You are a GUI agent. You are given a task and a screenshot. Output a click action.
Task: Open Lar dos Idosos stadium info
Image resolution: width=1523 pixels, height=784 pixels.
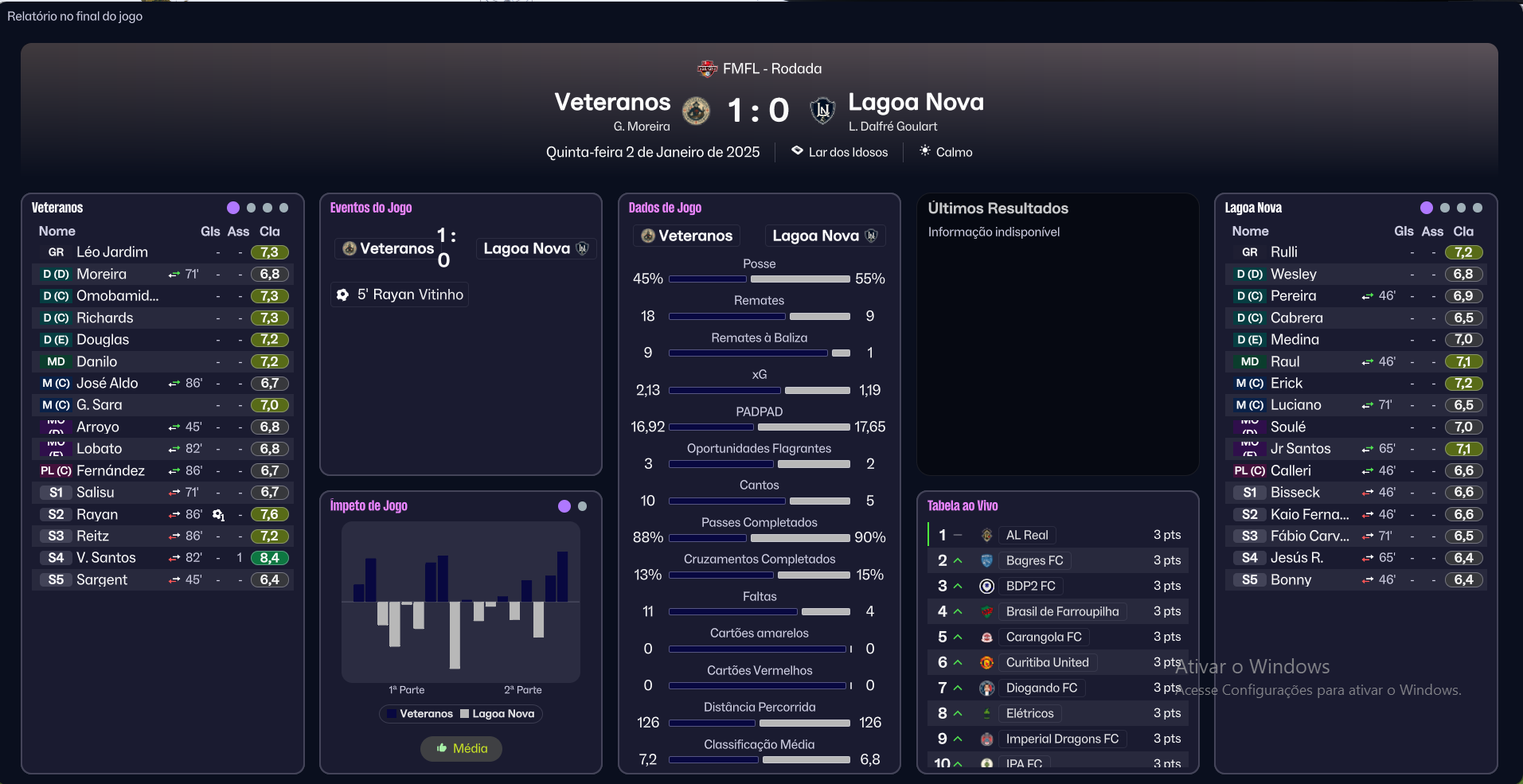(847, 152)
